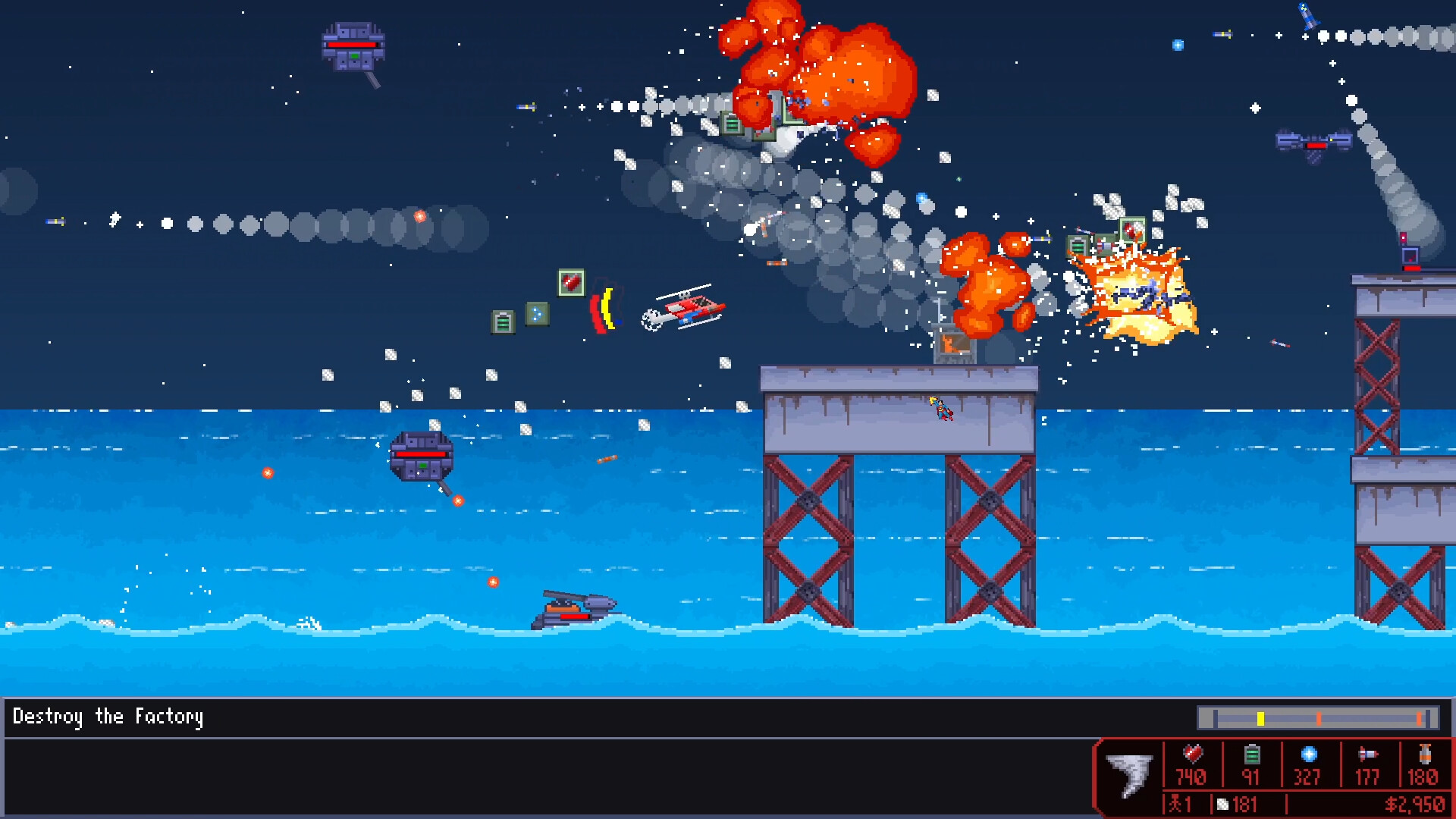Click the rocket ammo icon in the HUD
The width and height of the screenshot is (1456, 819).
point(1368,754)
